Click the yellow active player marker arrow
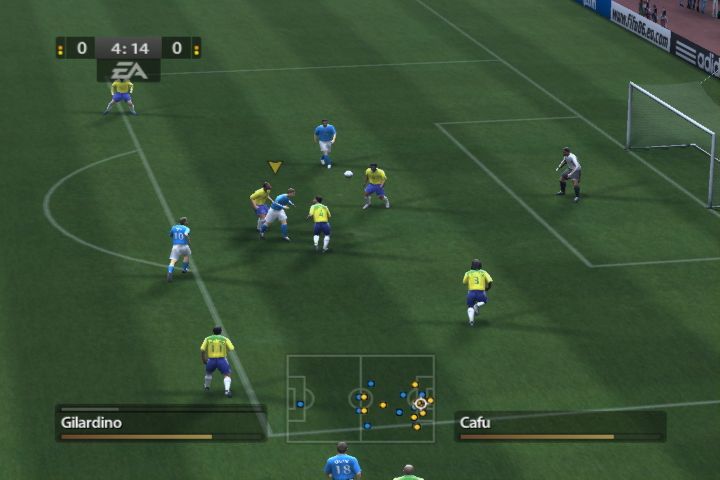 (x=275, y=168)
